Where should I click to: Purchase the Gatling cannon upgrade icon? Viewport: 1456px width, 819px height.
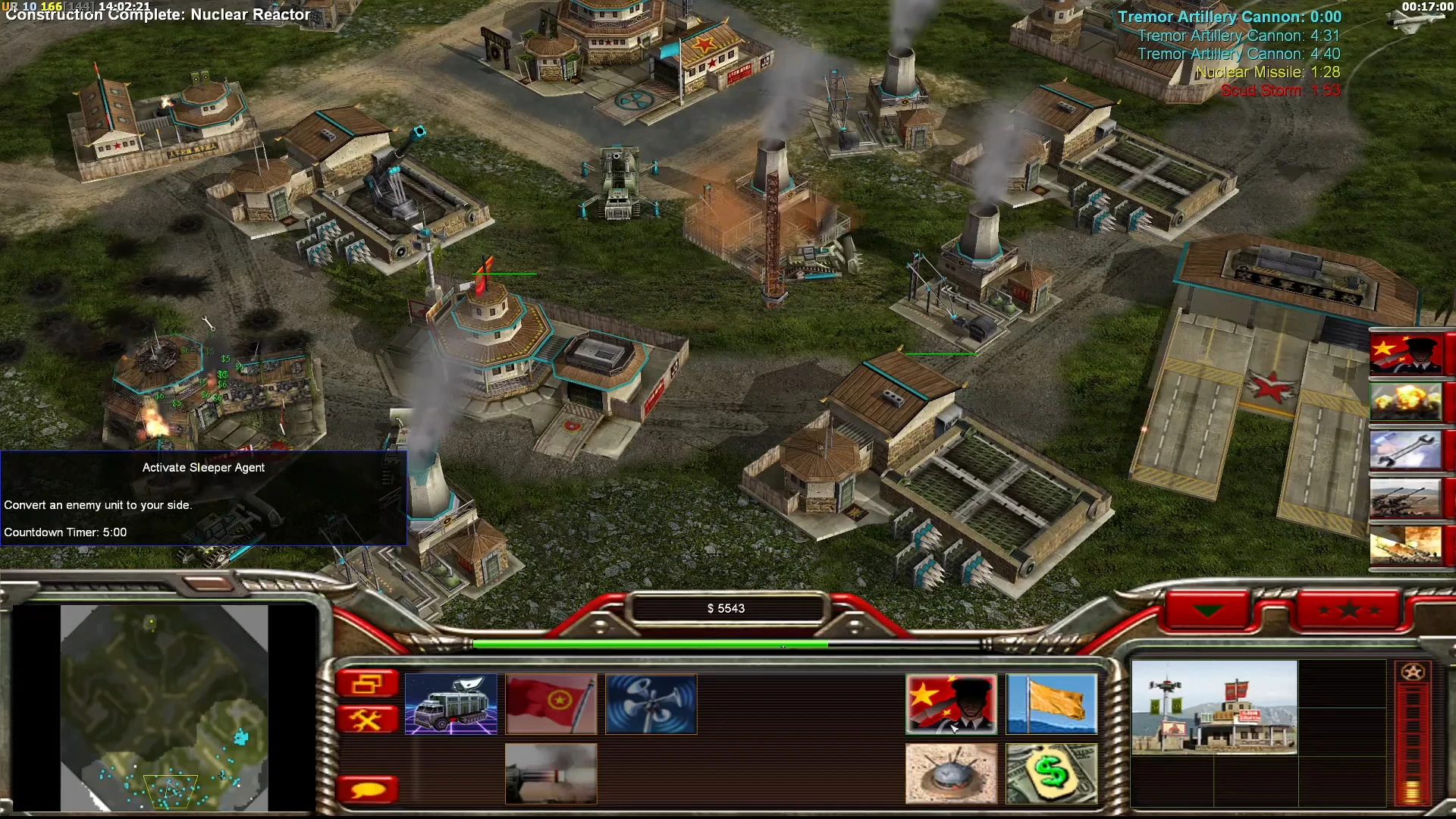coord(551,773)
